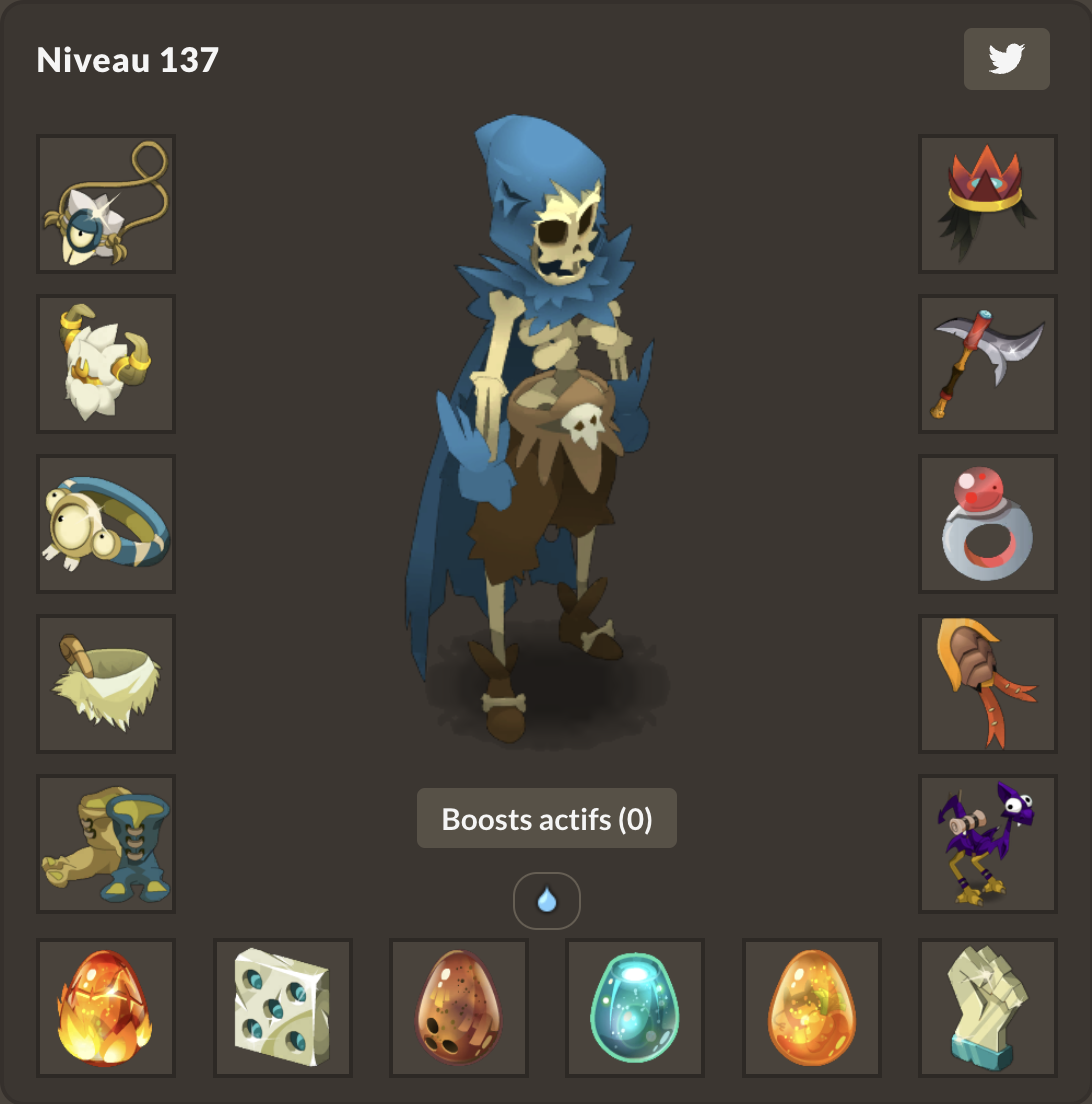The width and height of the screenshot is (1092, 1104).
Task: Select the tan and blue boots slot
Action: pyautogui.click(x=106, y=844)
